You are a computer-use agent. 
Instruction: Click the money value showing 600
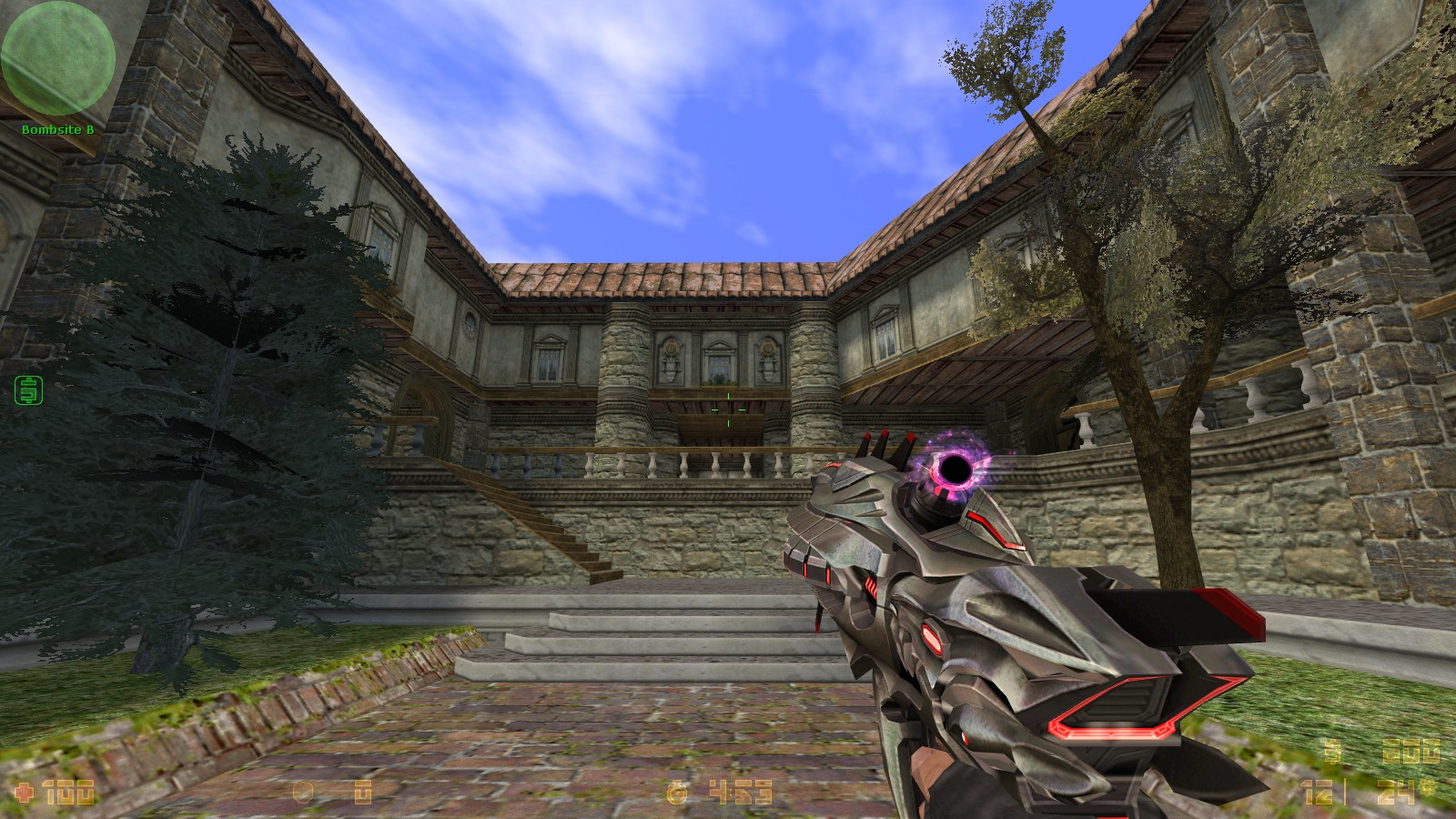pos(1410,752)
